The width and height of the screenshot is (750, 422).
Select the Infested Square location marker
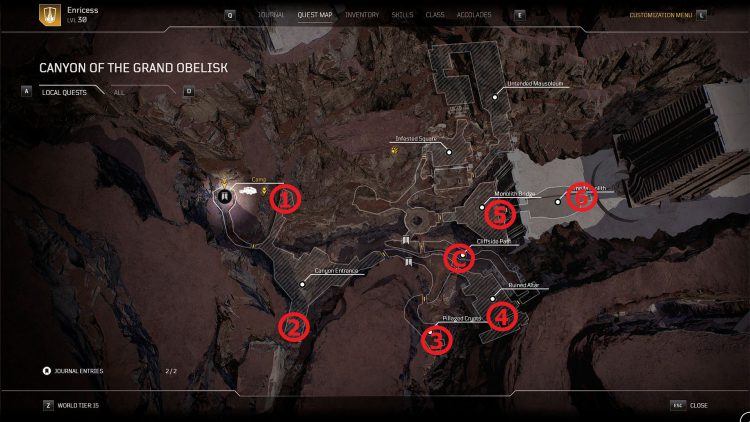450,152
